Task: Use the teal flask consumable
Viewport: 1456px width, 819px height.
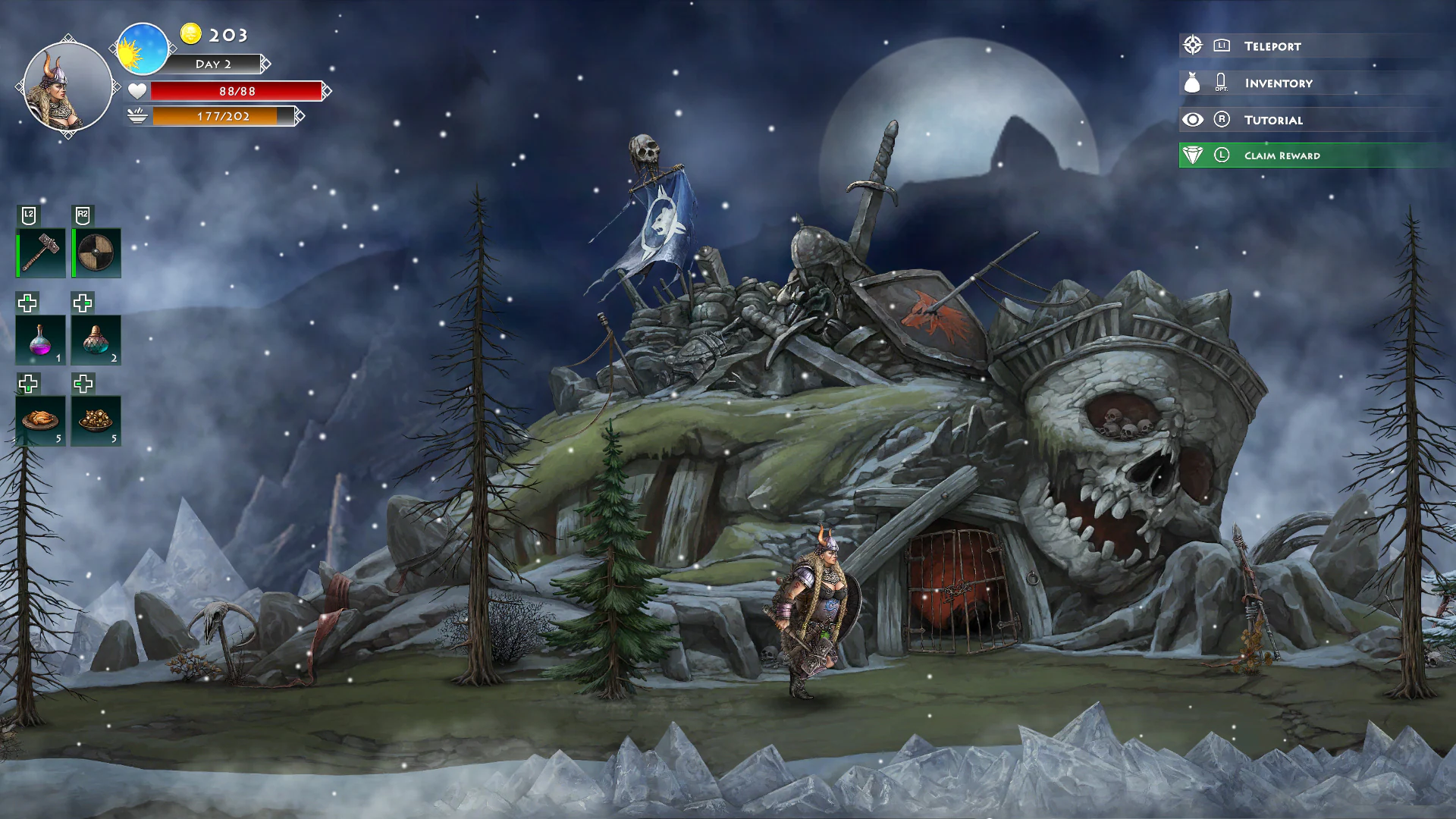Action: click(96, 340)
